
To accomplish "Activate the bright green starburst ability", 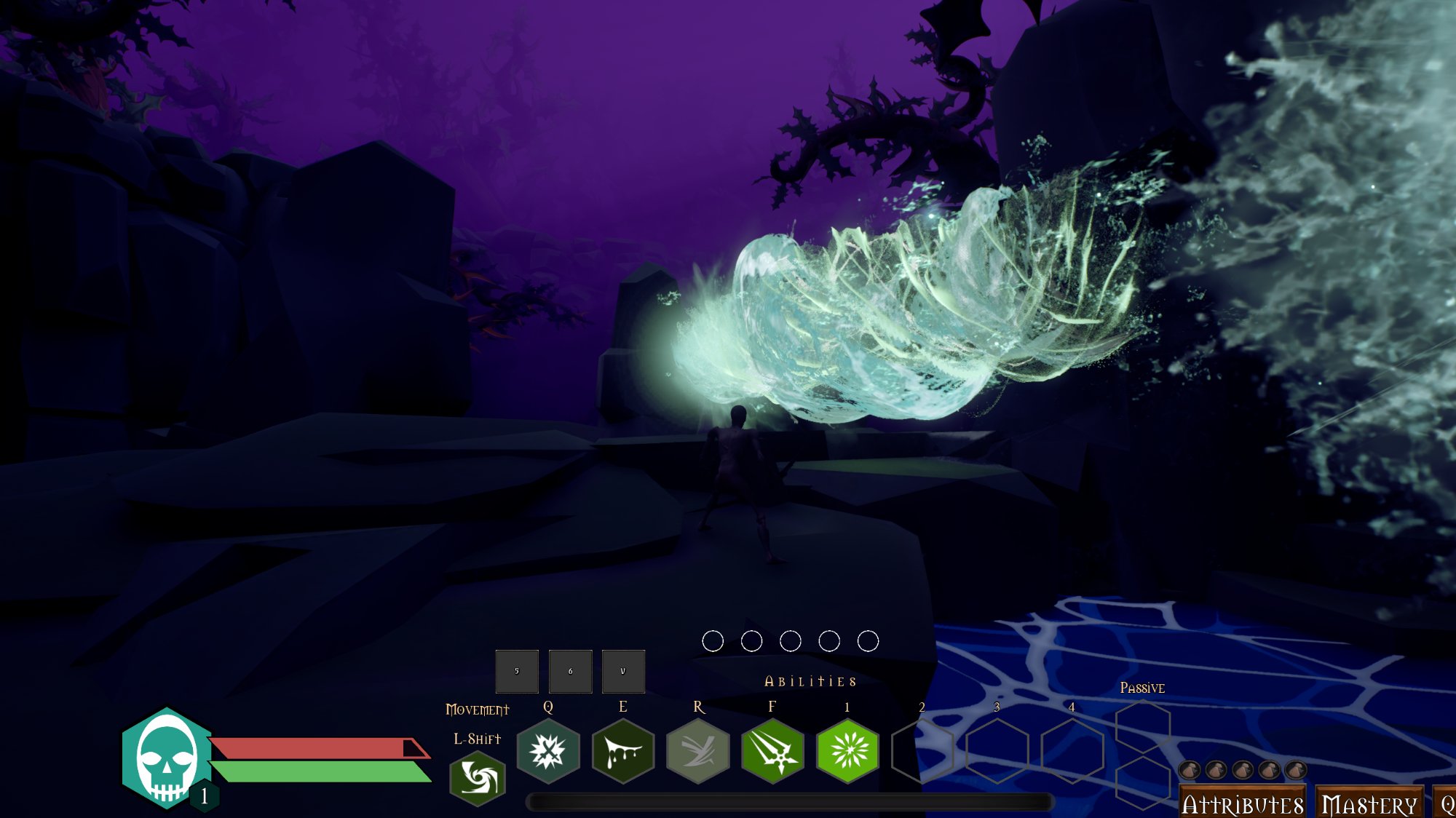I will [x=847, y=751].
